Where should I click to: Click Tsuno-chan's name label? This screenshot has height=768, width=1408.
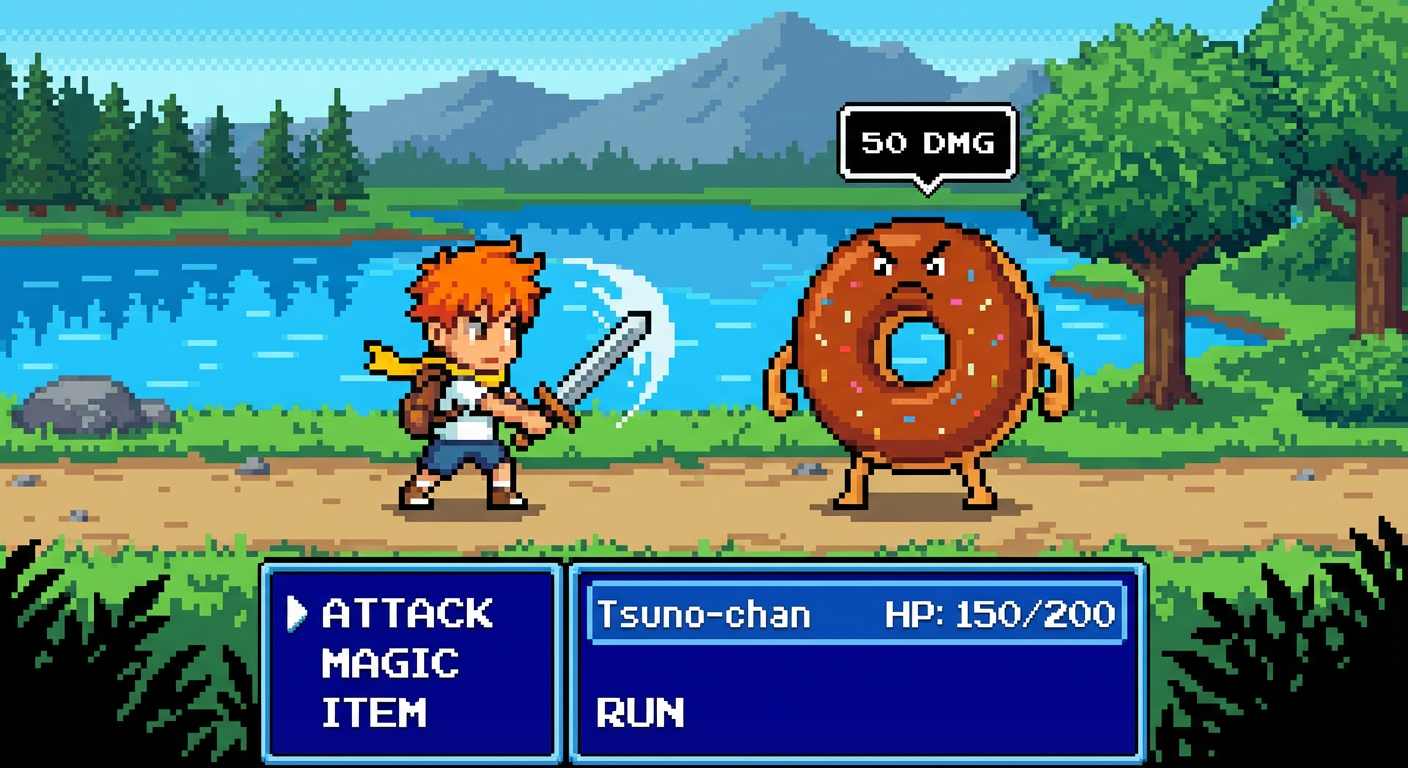(700, 614)
